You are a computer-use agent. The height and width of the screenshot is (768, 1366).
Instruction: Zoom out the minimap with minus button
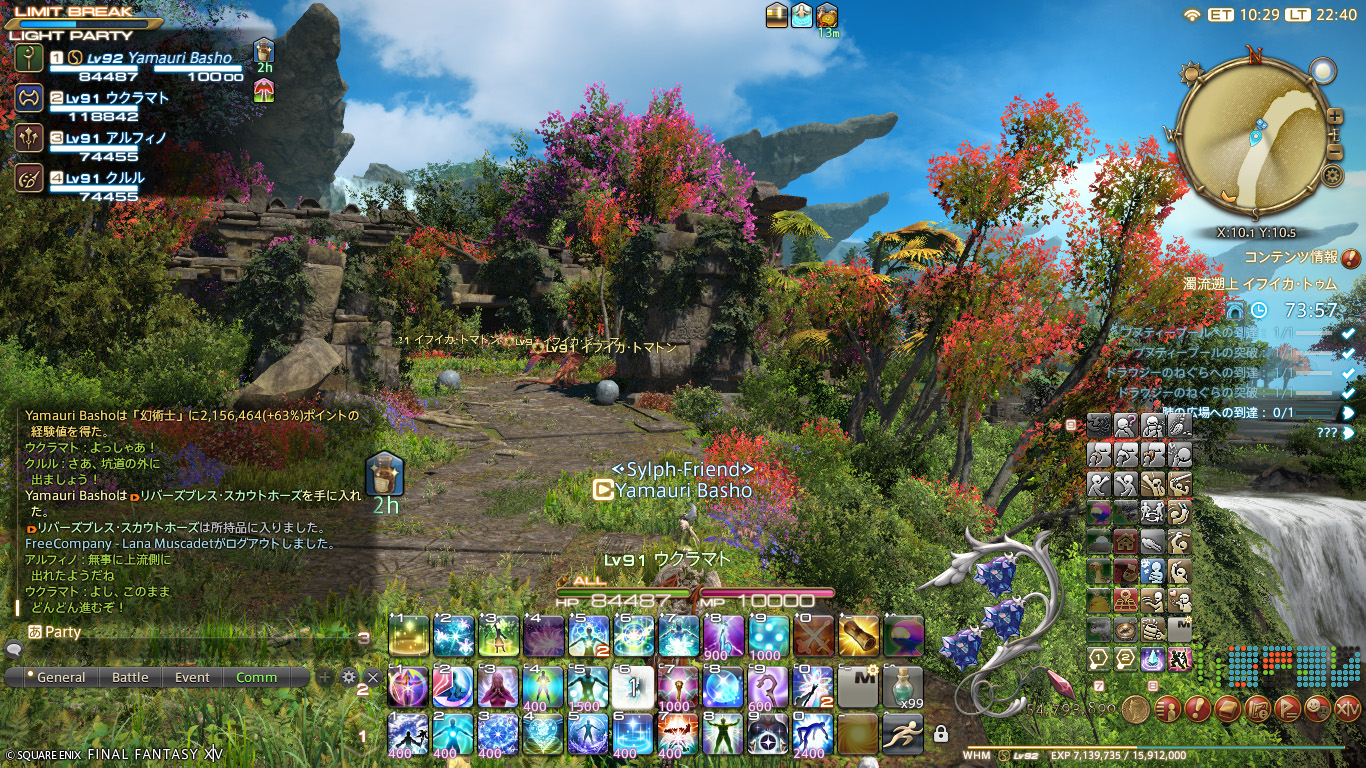point(1334,151)
